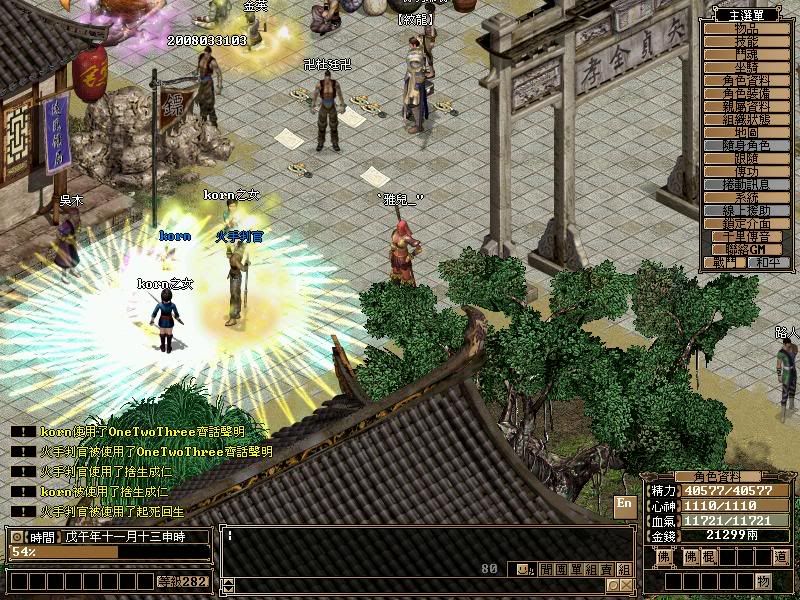This screenshot has width=800, height=600.
Task: Open the 物 item button near hotbar
Action: tap(763, 581)
